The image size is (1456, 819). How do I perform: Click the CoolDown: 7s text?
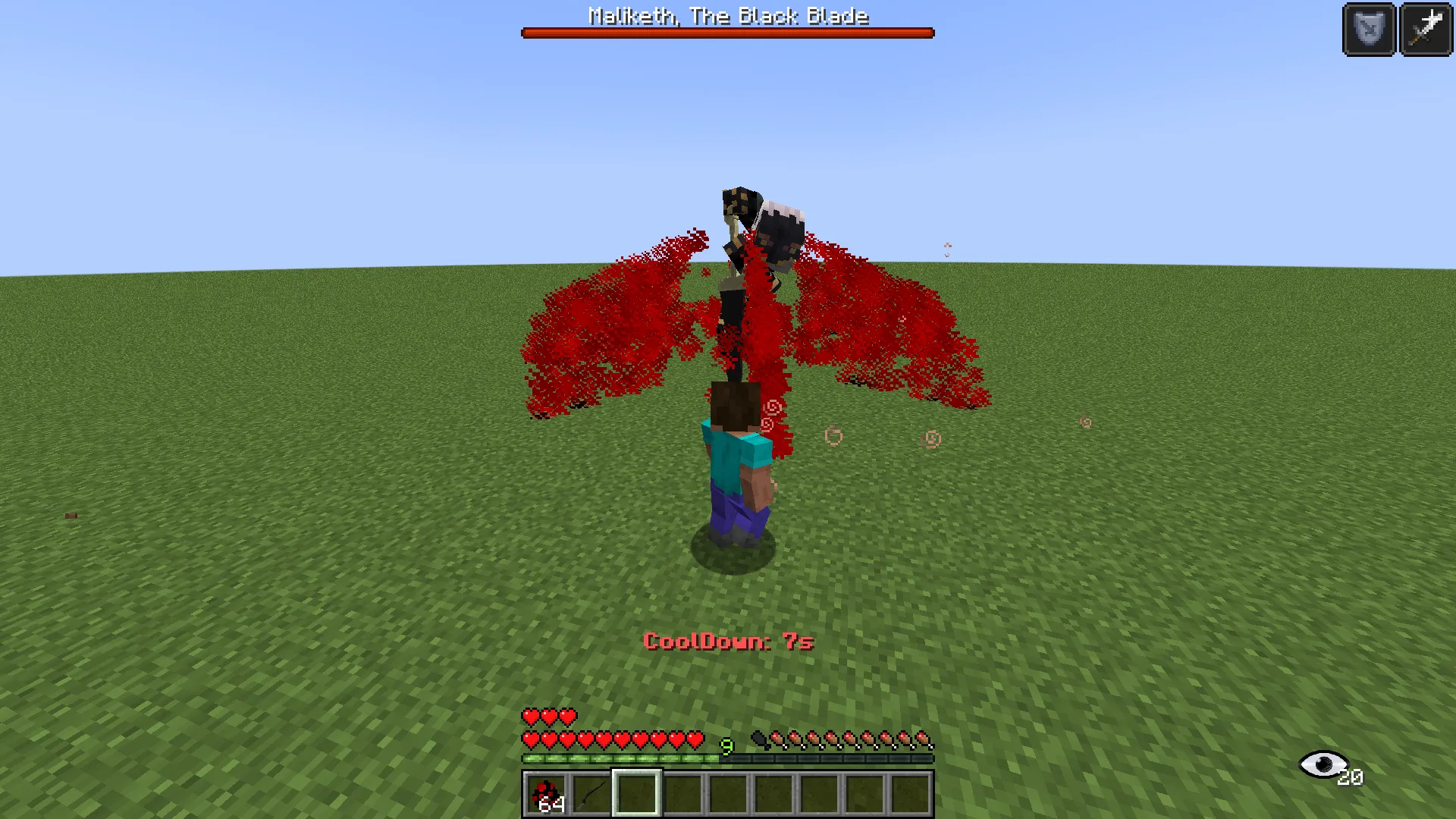pos(727,641)
